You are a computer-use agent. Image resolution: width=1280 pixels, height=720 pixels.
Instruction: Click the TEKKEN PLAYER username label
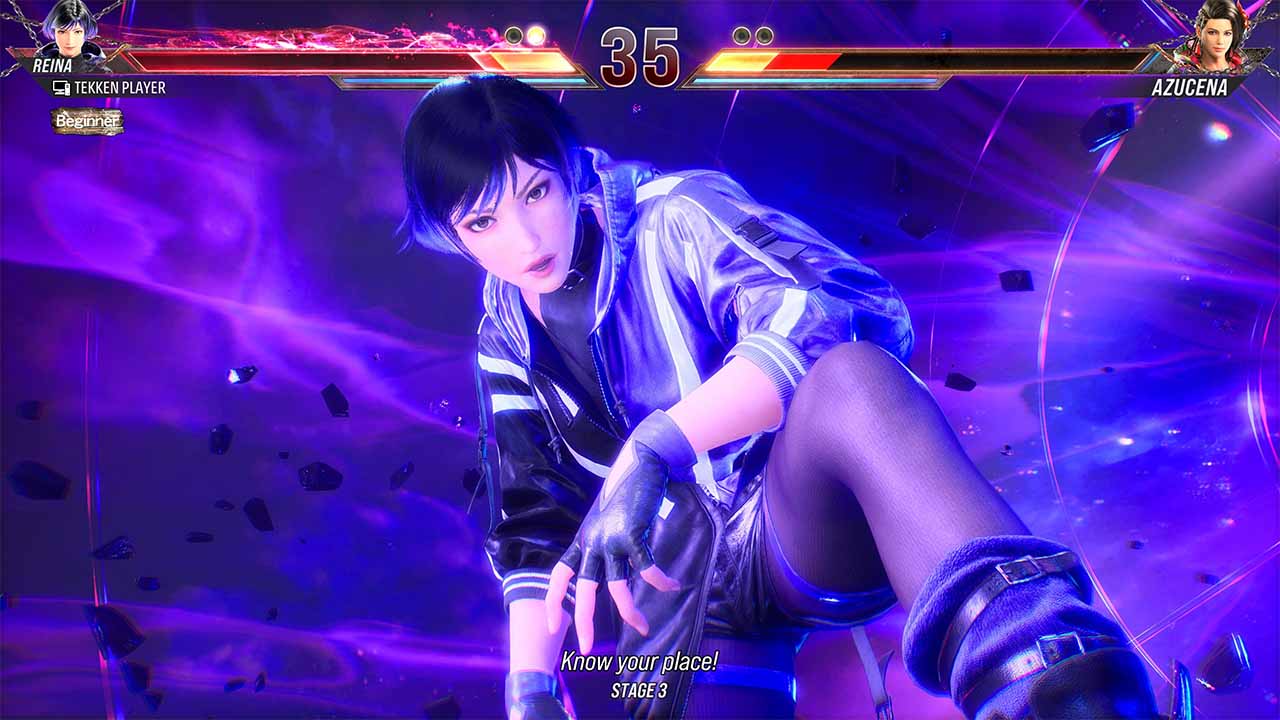click(120, 89)
